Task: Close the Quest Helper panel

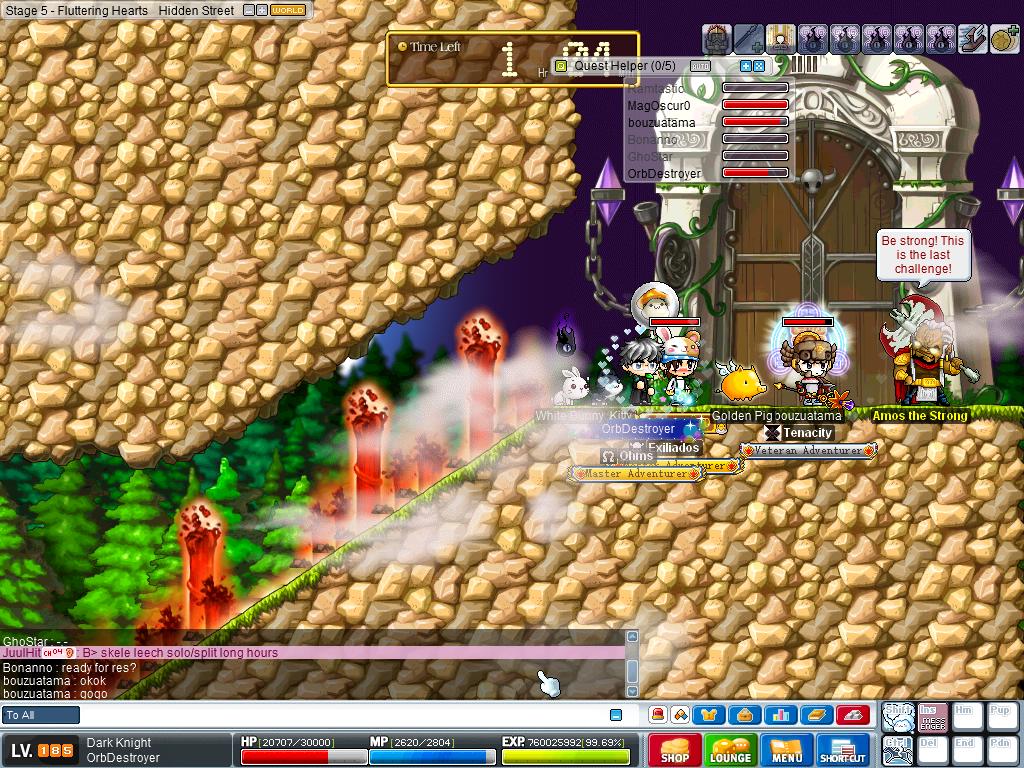Action: [759, 66]
